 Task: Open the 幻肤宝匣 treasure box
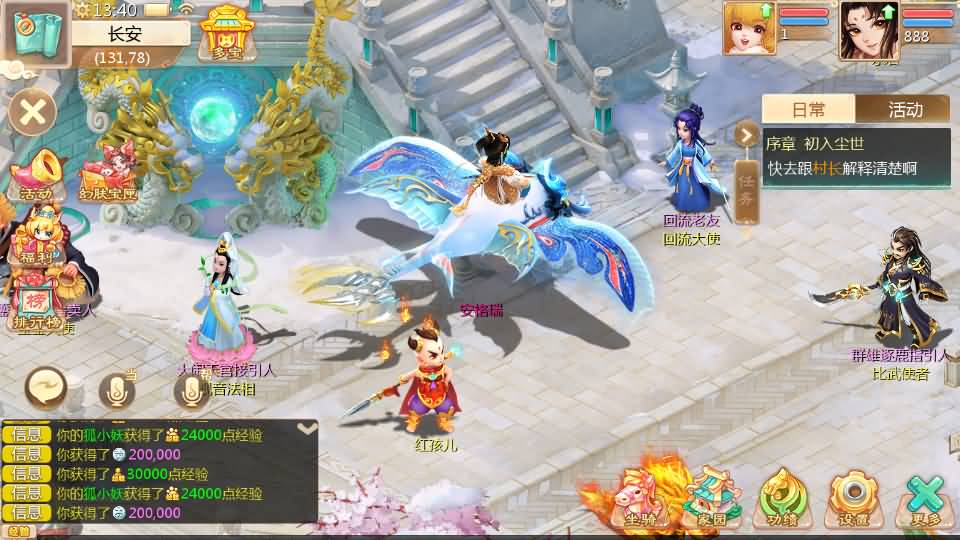coord(107,172)
